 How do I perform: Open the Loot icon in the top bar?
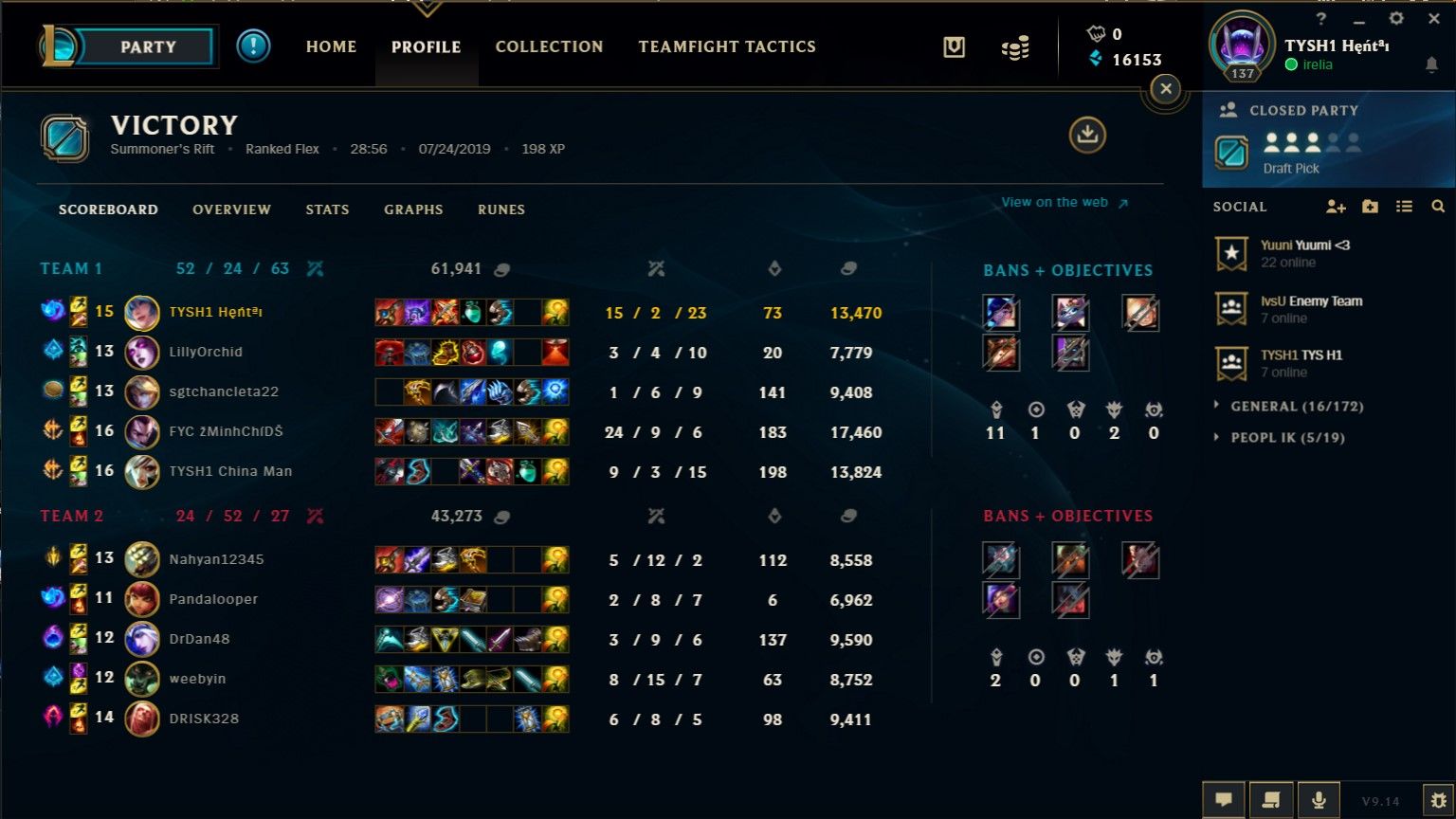click(x=1015, y=45)
